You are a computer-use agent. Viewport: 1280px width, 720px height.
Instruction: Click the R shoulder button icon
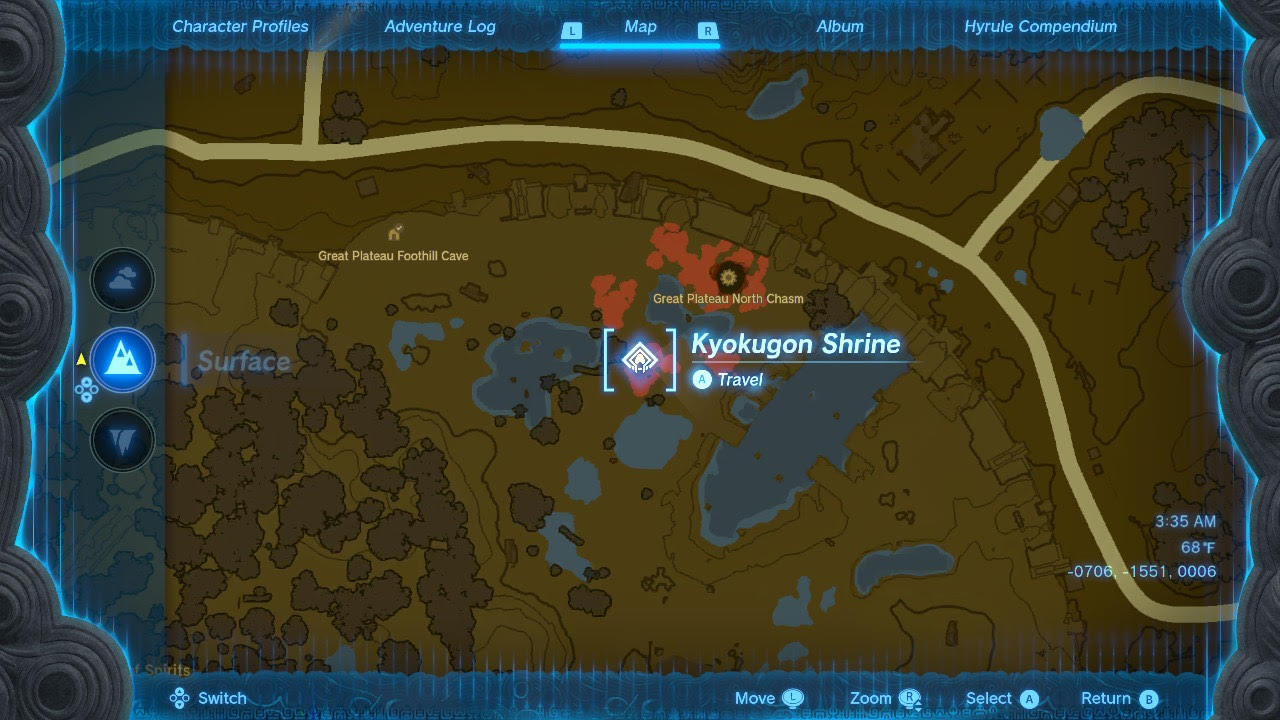coord(708,31)
